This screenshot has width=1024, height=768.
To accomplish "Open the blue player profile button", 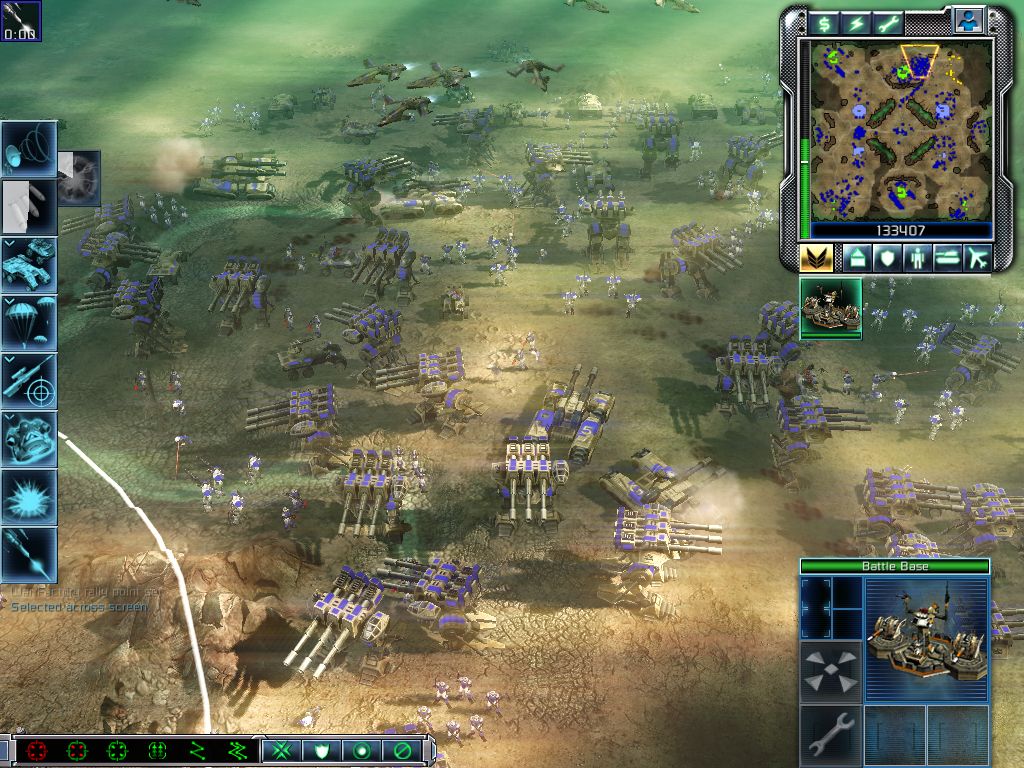I will click(x=967, y=21).
